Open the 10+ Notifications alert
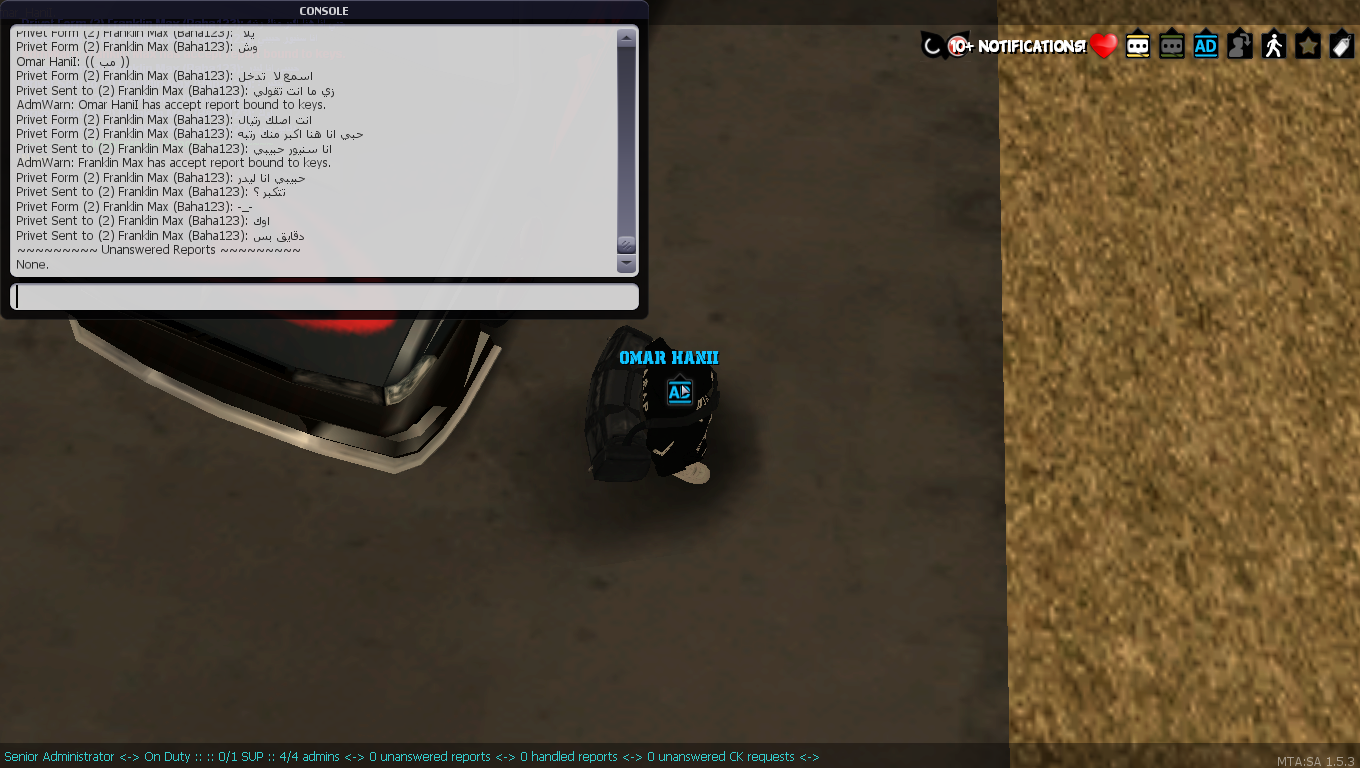Viewport: 1360px width, 768px height. 1018,46
